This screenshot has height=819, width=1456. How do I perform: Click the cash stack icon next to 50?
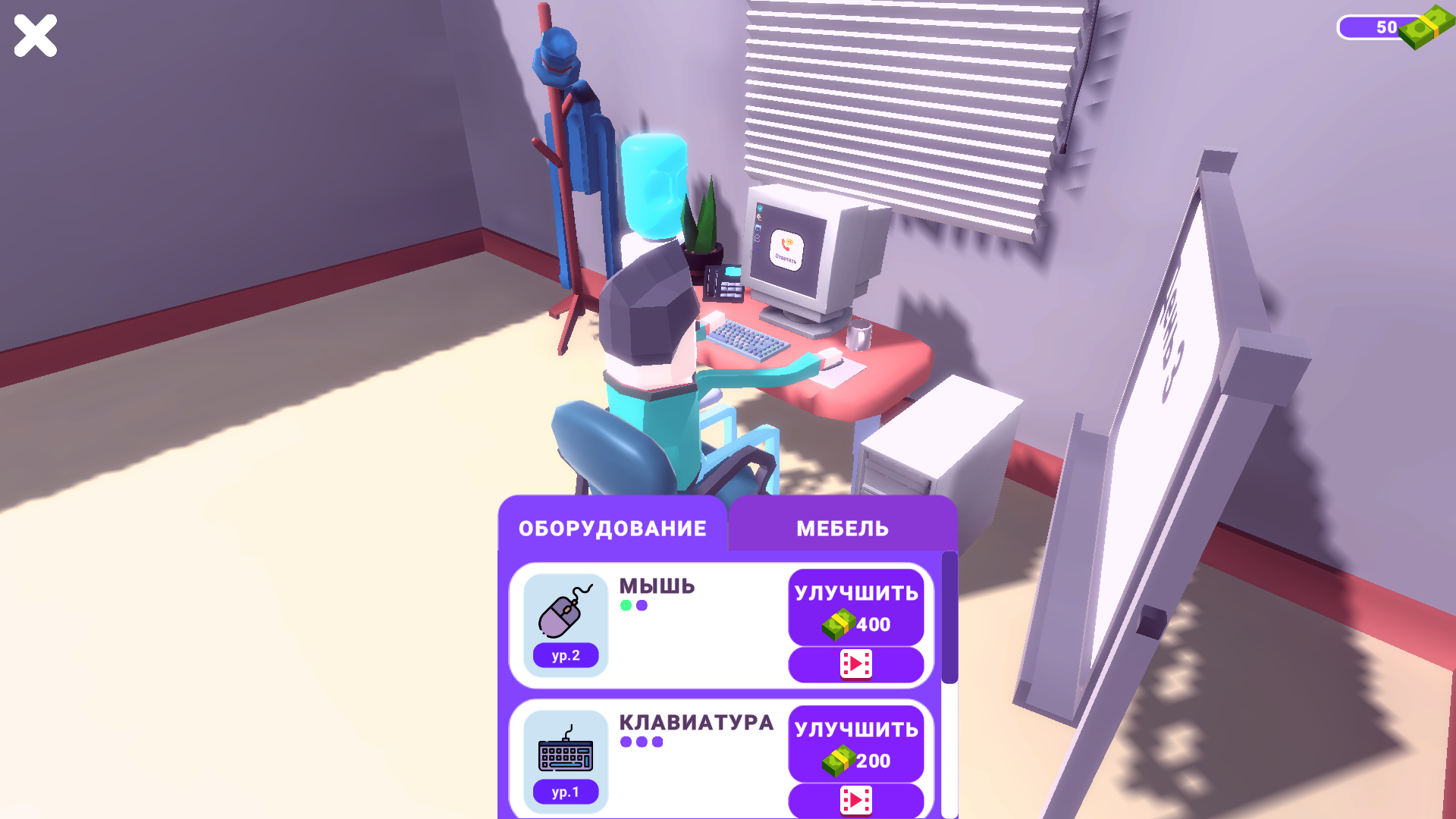[1426, 27]
